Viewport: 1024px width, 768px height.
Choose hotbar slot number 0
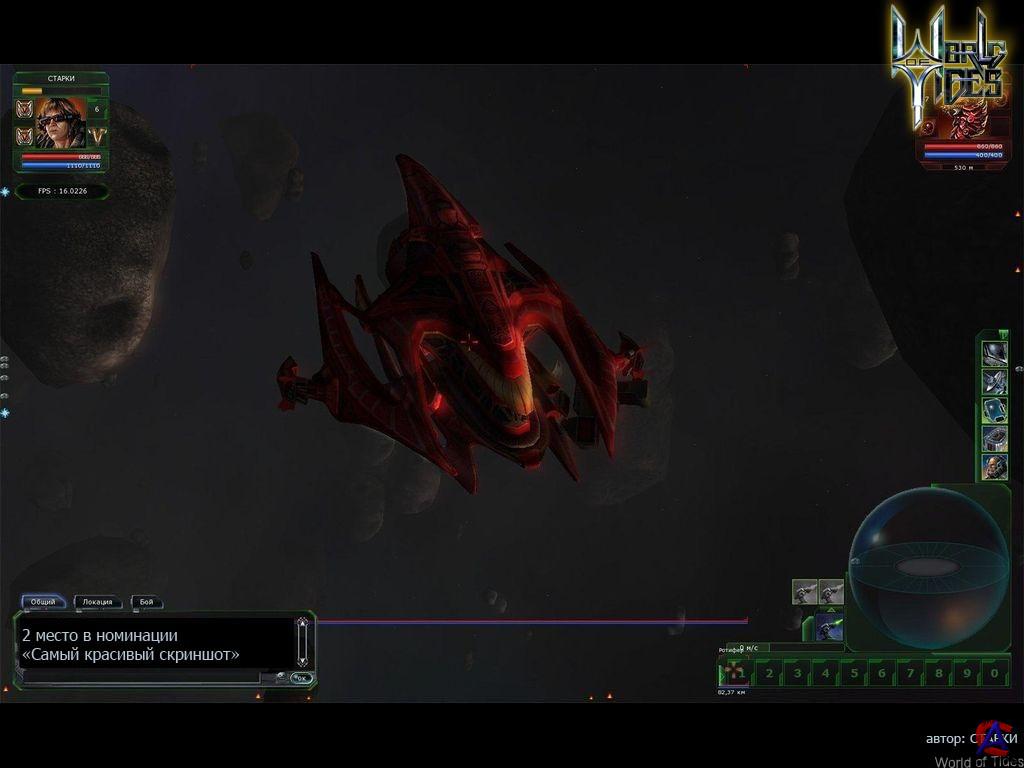(994, 673)
